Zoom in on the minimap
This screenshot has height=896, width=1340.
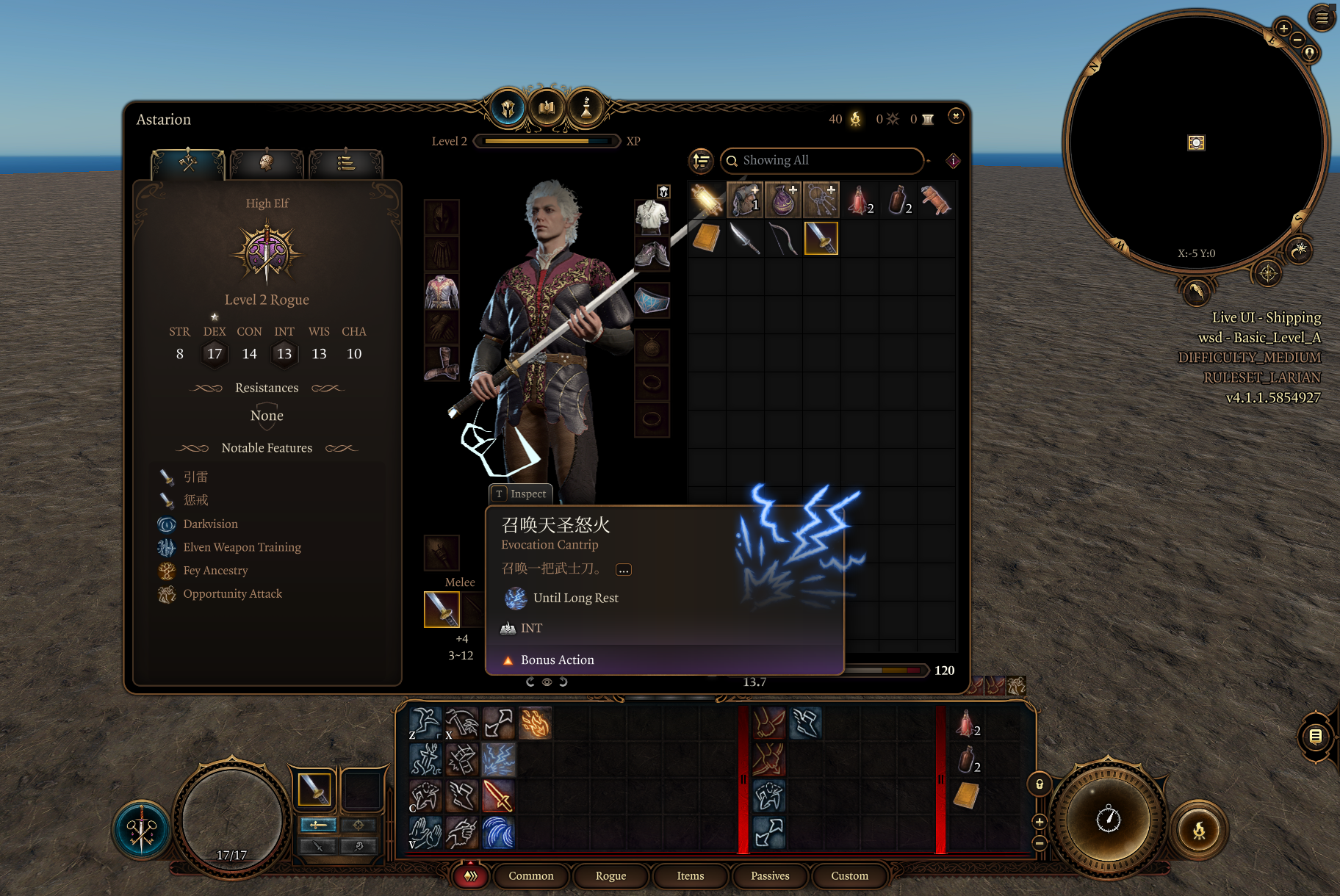1283,29
